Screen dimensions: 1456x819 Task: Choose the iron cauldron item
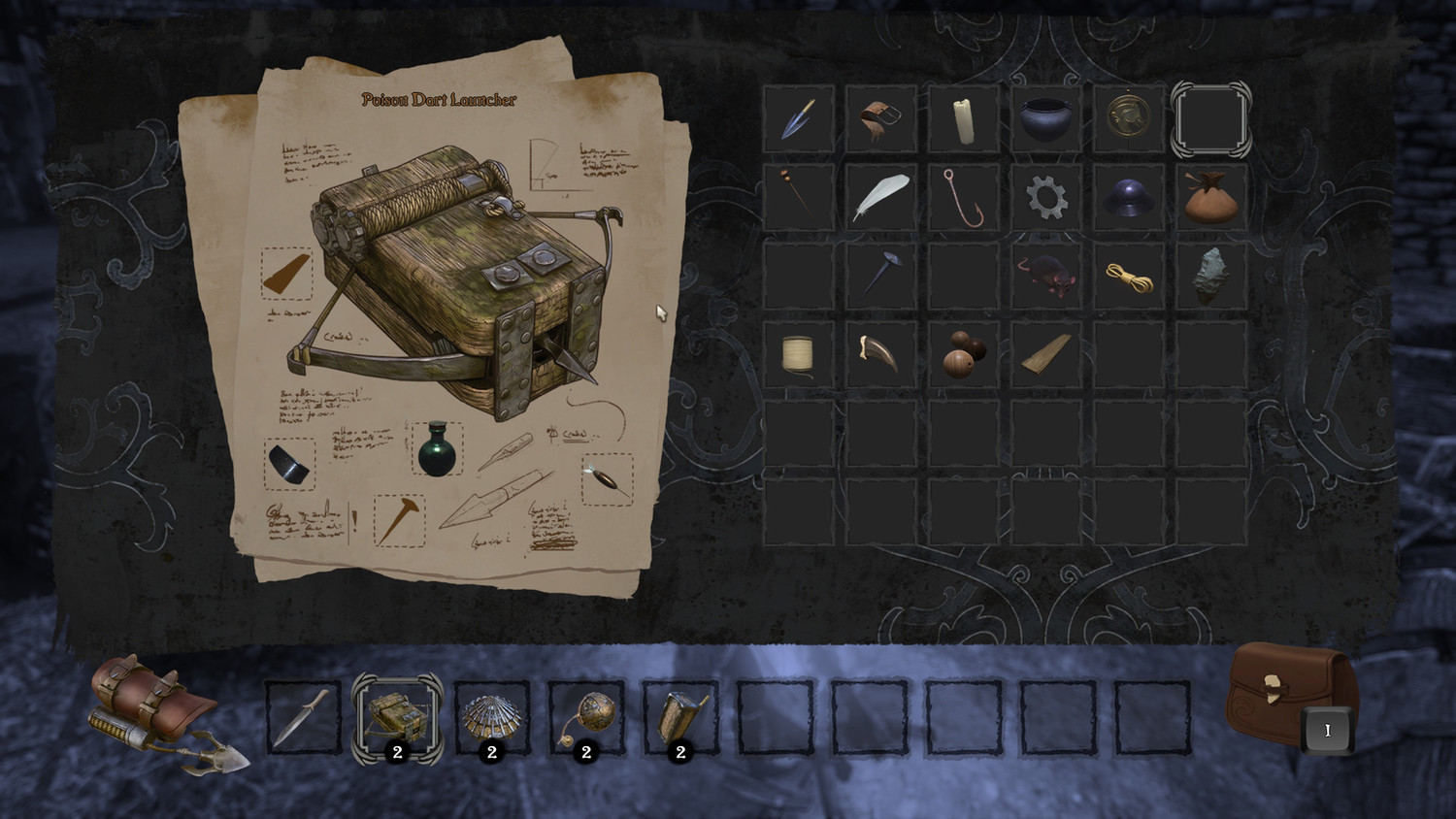(x=1045, y=118)
